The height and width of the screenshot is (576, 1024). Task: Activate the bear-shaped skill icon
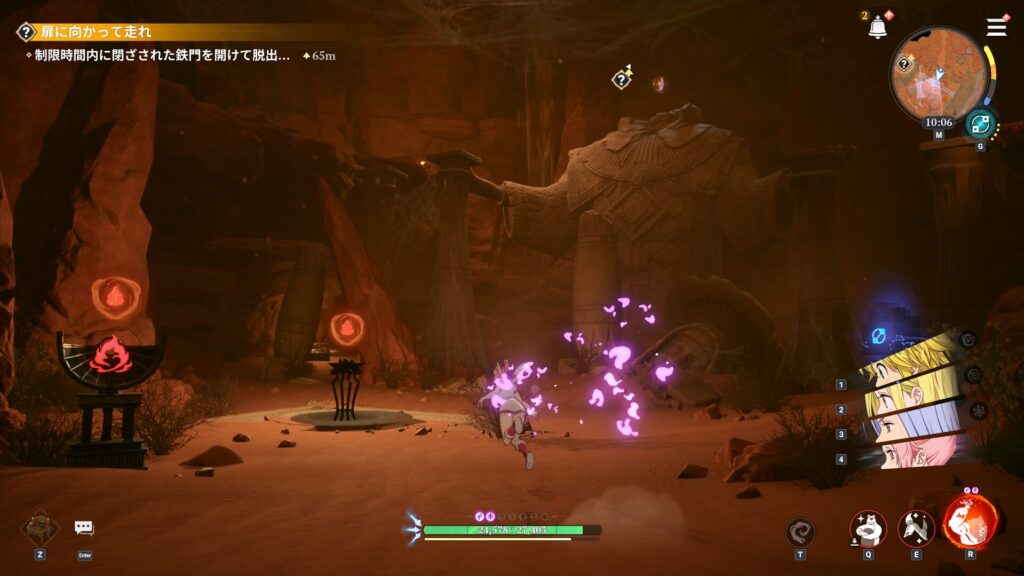point(867,528)
